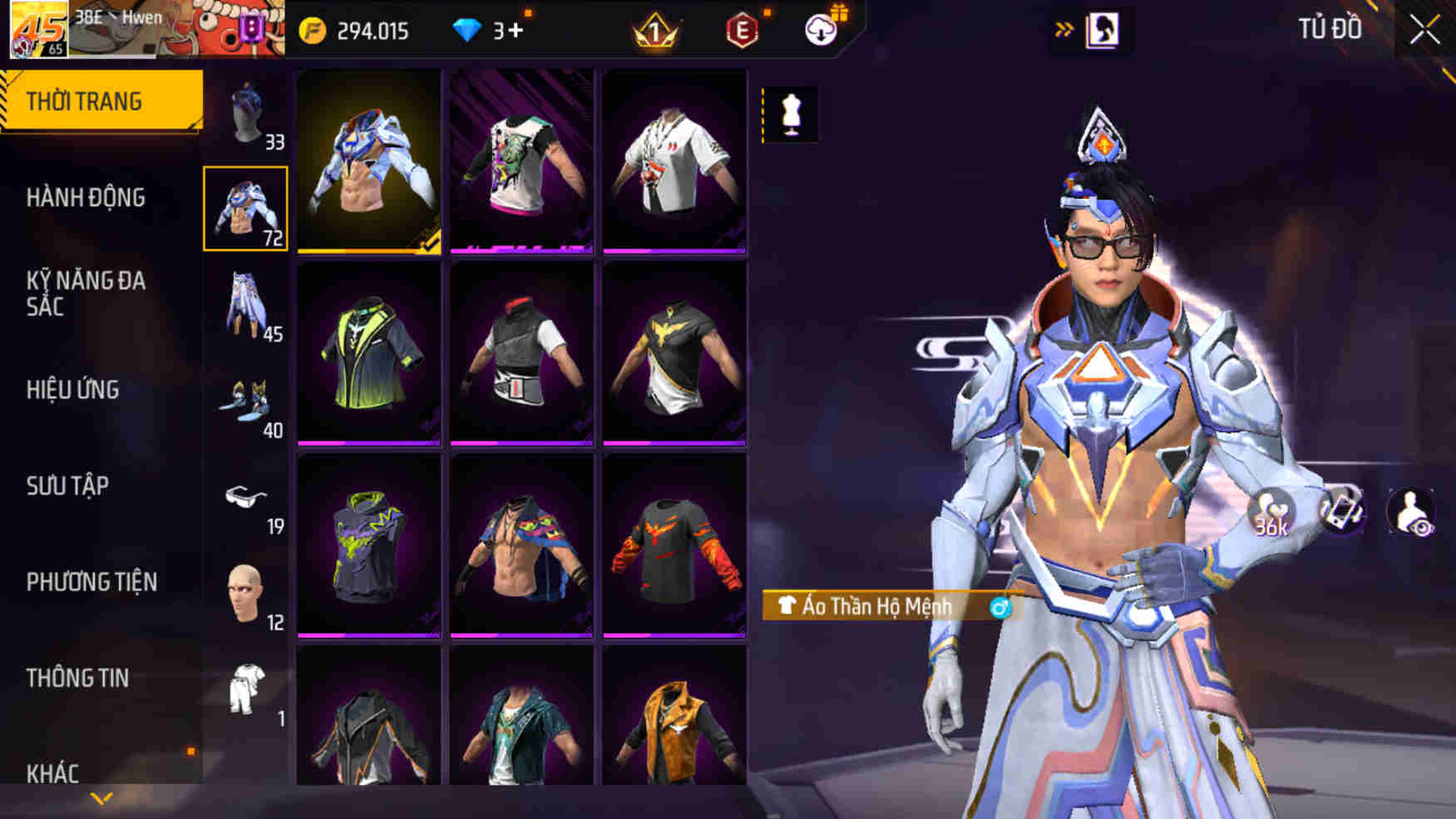This screenshot has width=1456, height=819.
Task: Close the wardrobe screen
Action: pyautogui.click(x=1424, y=31)
